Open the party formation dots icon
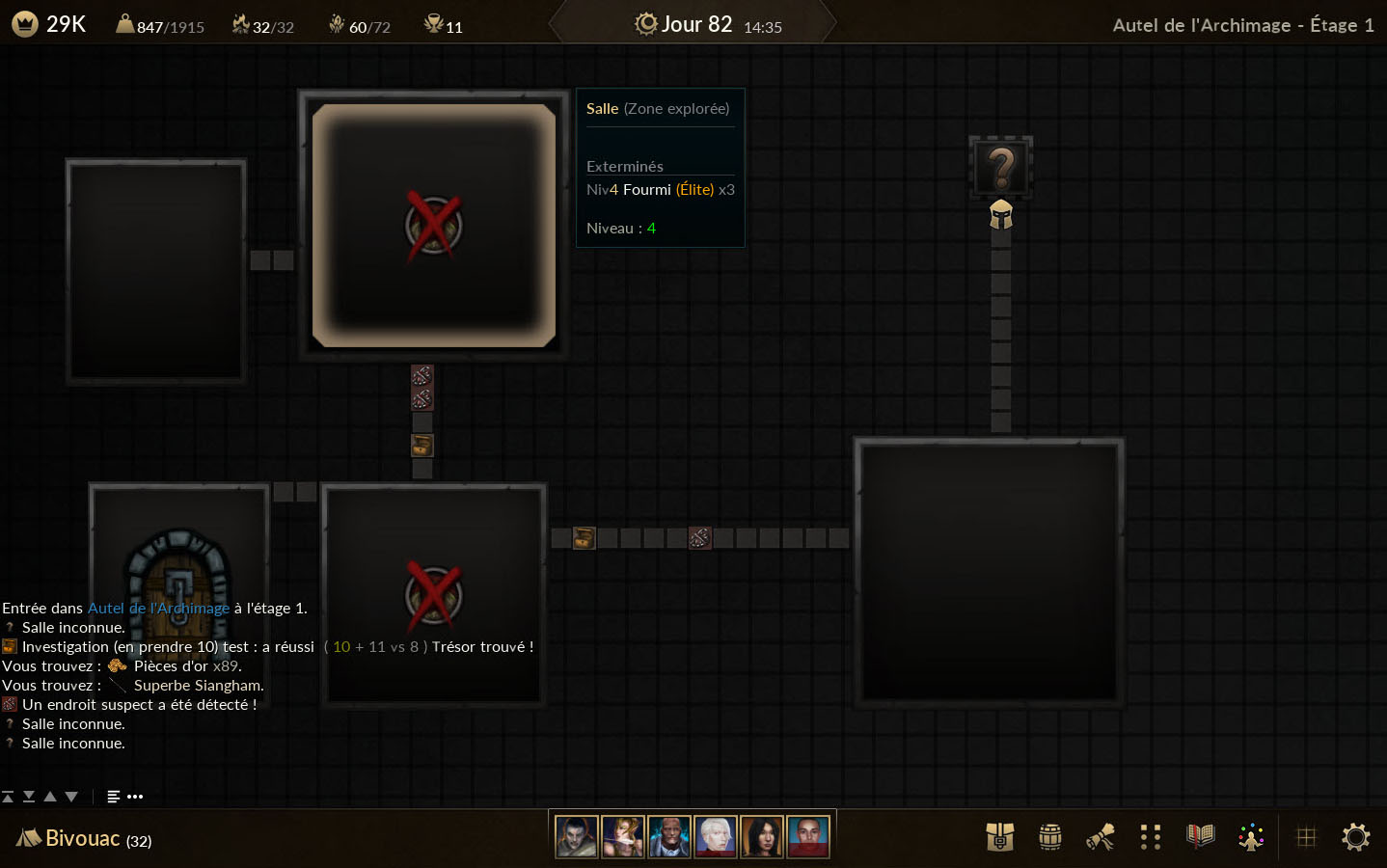The height and width of the screenshot is (868, 1387). coord(1150,837)
